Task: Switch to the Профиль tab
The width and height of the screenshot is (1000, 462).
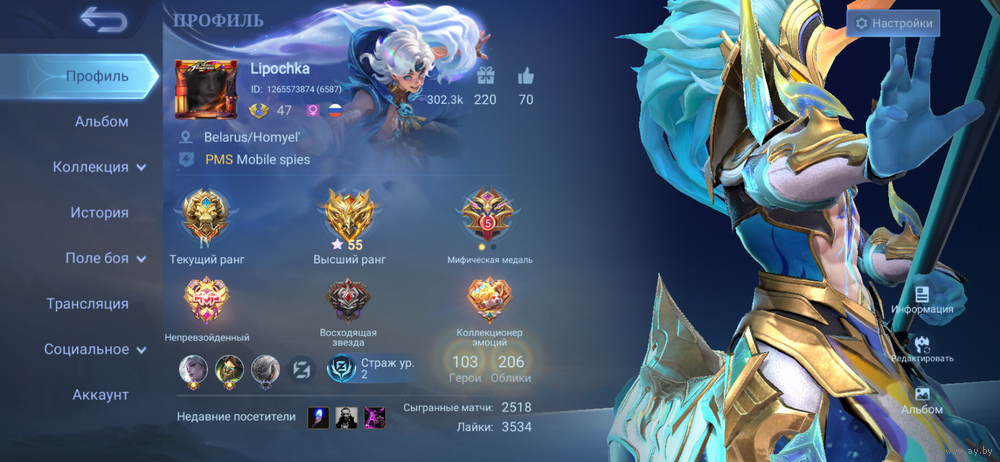Action: coord(97,76)
